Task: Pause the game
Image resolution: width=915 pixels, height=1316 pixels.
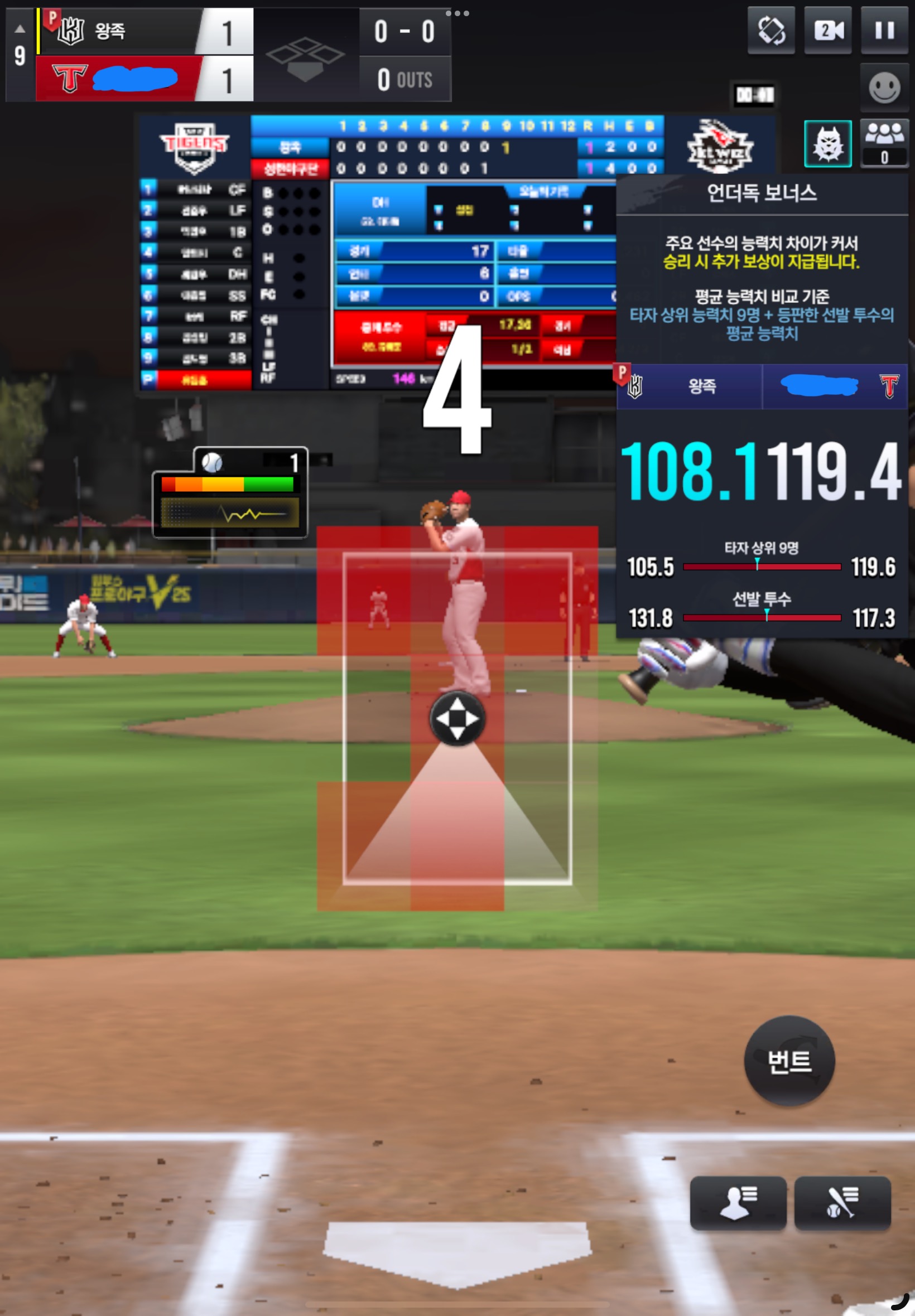Action: click(x=884, y=30)
